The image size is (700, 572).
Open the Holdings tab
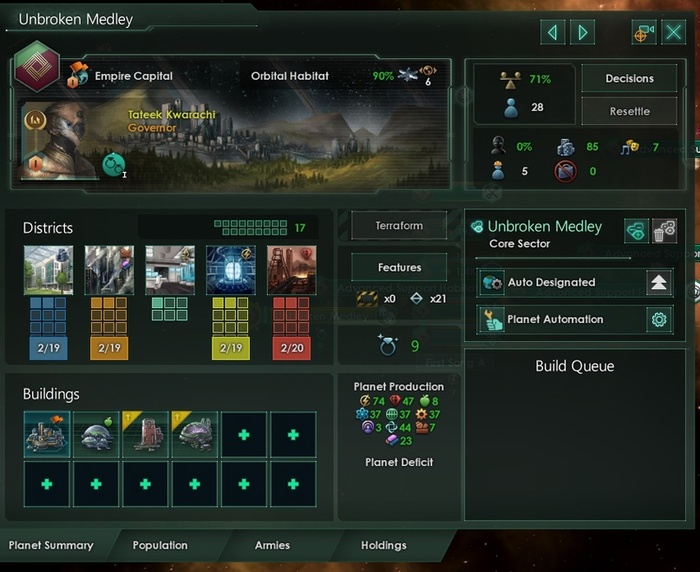384,545
